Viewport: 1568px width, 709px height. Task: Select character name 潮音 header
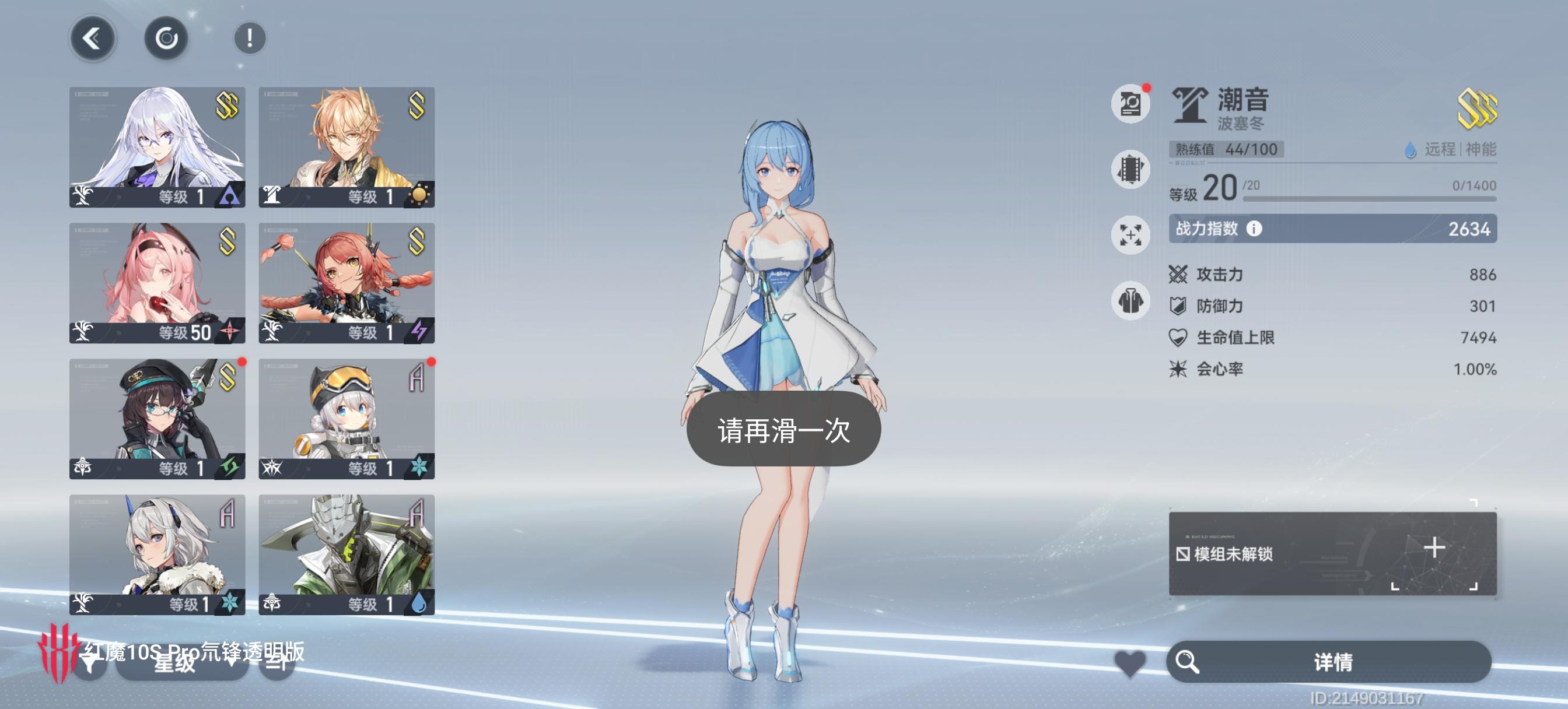click(1242, 101)
